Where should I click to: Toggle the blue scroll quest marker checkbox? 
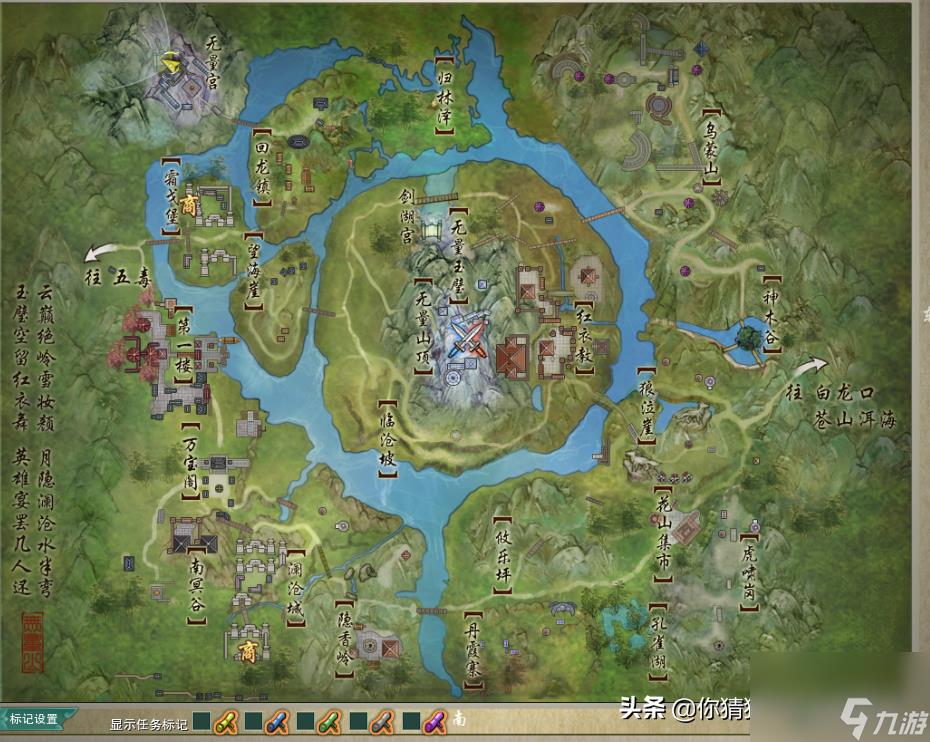(253, 720)
